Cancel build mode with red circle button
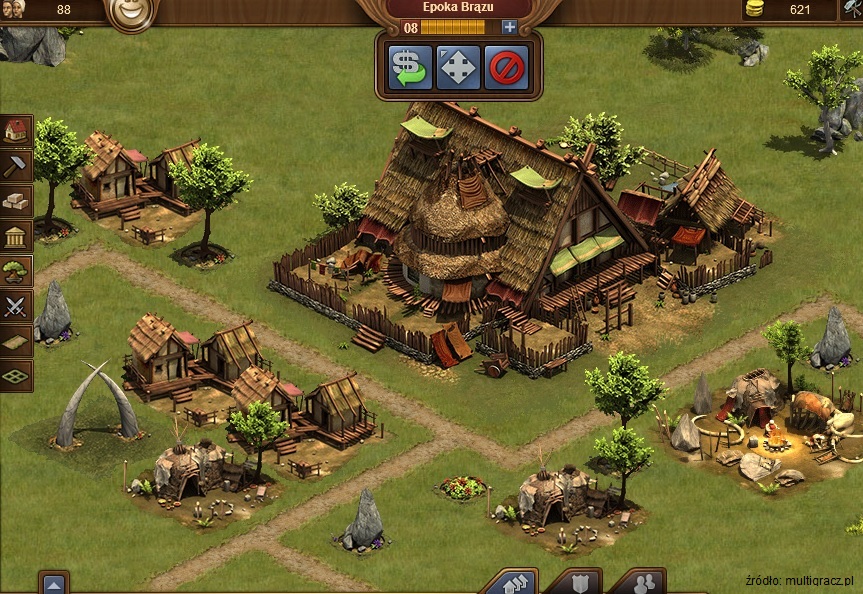The width and height of the screenshot is (863, 594). 507,68
